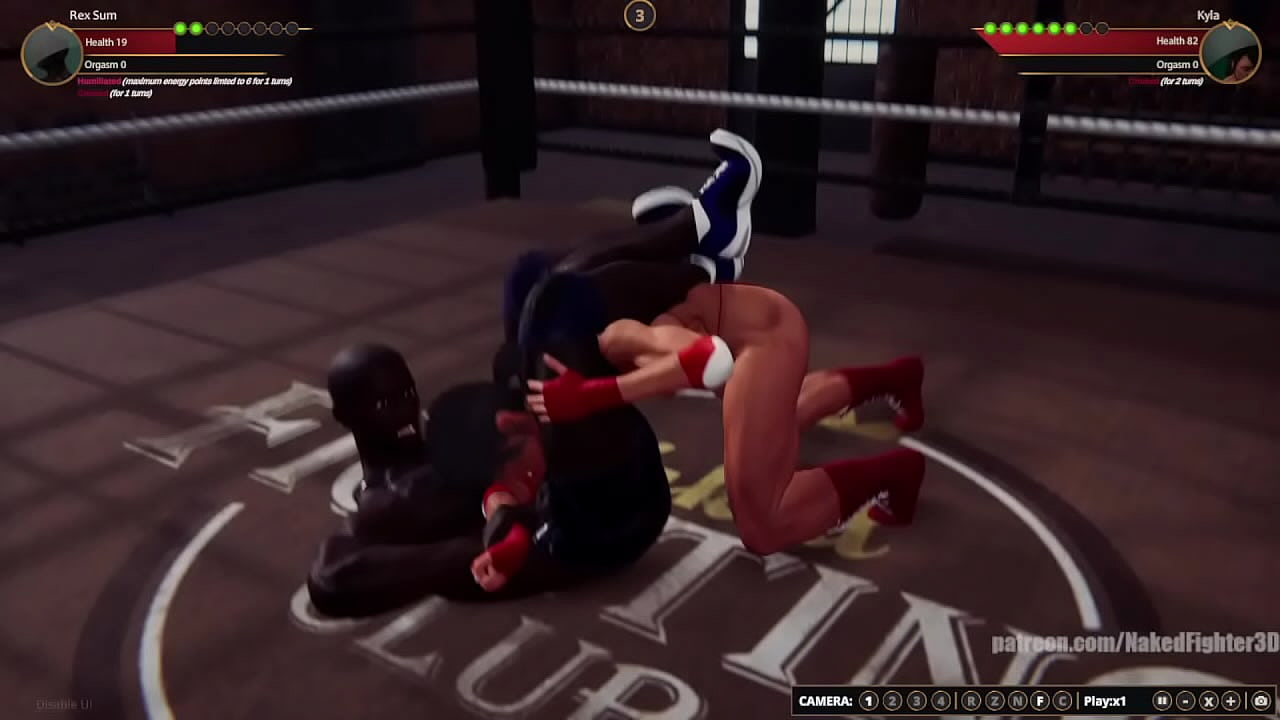The width and height of the screenshot is (1280, 720).
Task: Pause playback with the pause button
Action: (x=1160, y=699)
